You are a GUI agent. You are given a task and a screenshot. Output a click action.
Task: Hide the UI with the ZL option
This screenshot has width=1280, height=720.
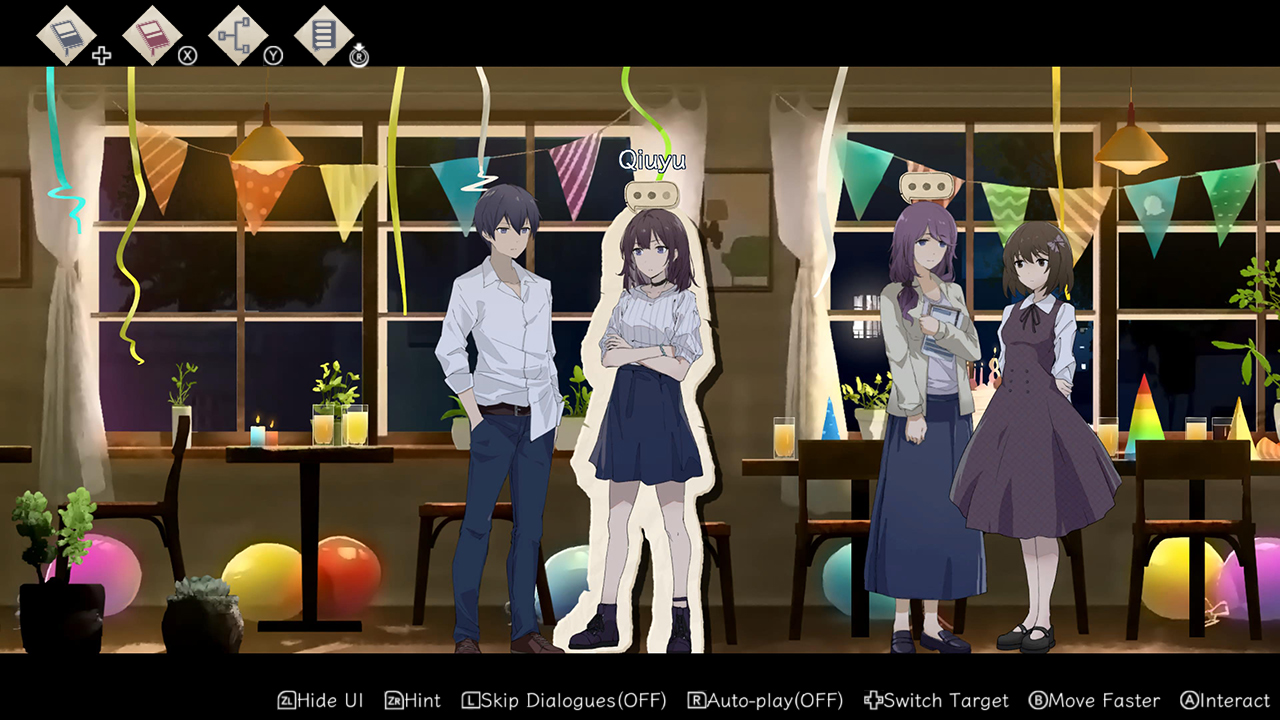(318, 701)
